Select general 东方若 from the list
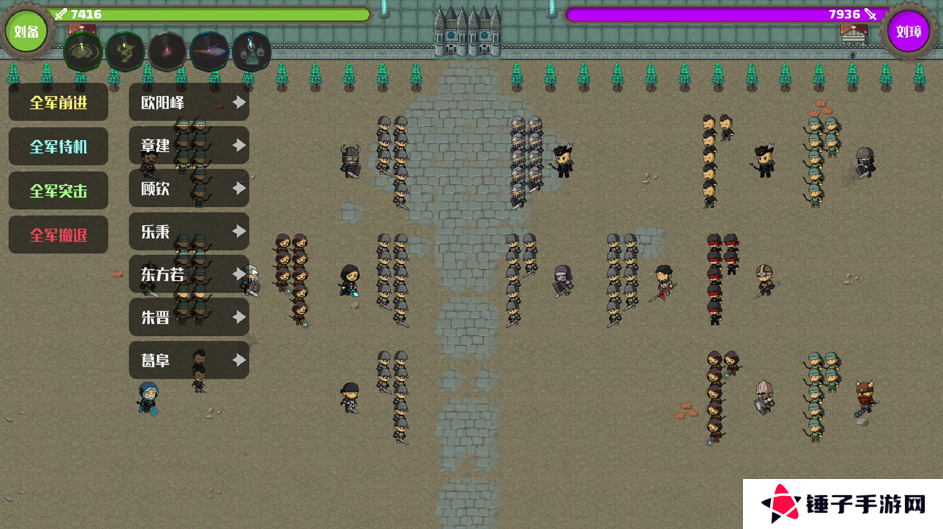This screenshot has width=943, height=529. (x=189, y=274)
